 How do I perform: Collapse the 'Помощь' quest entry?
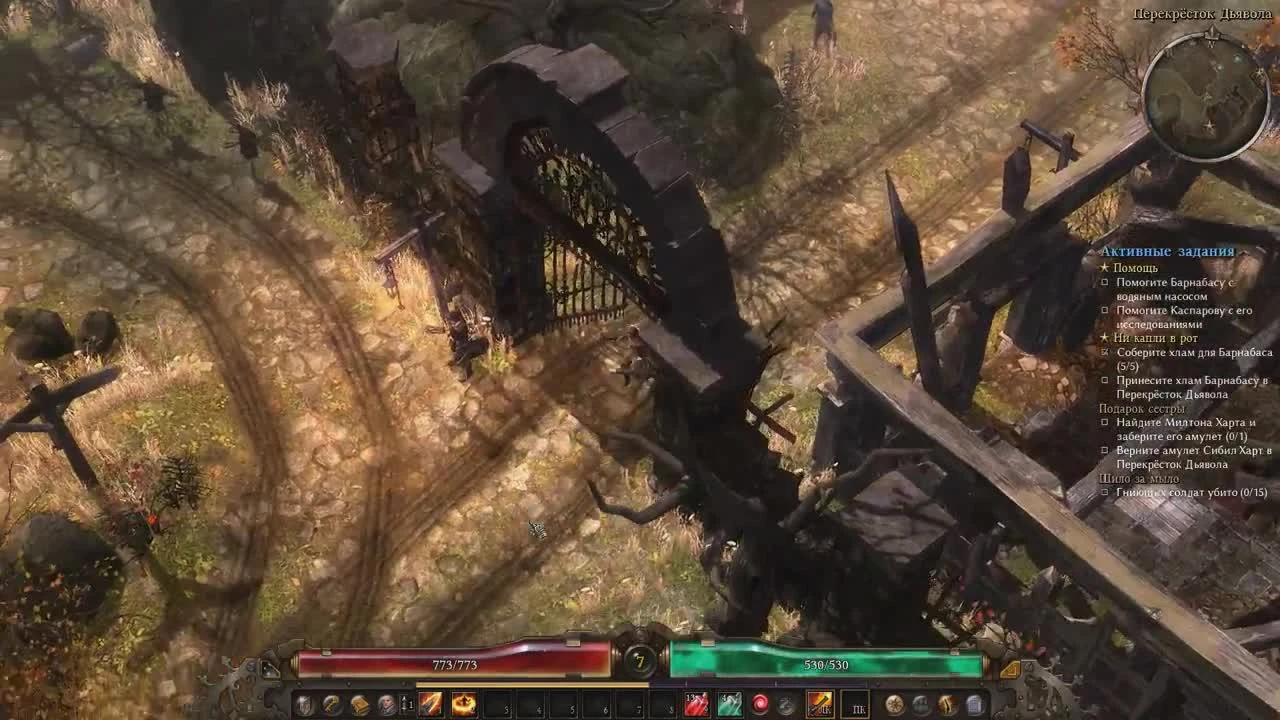(x=1134, y=267)
